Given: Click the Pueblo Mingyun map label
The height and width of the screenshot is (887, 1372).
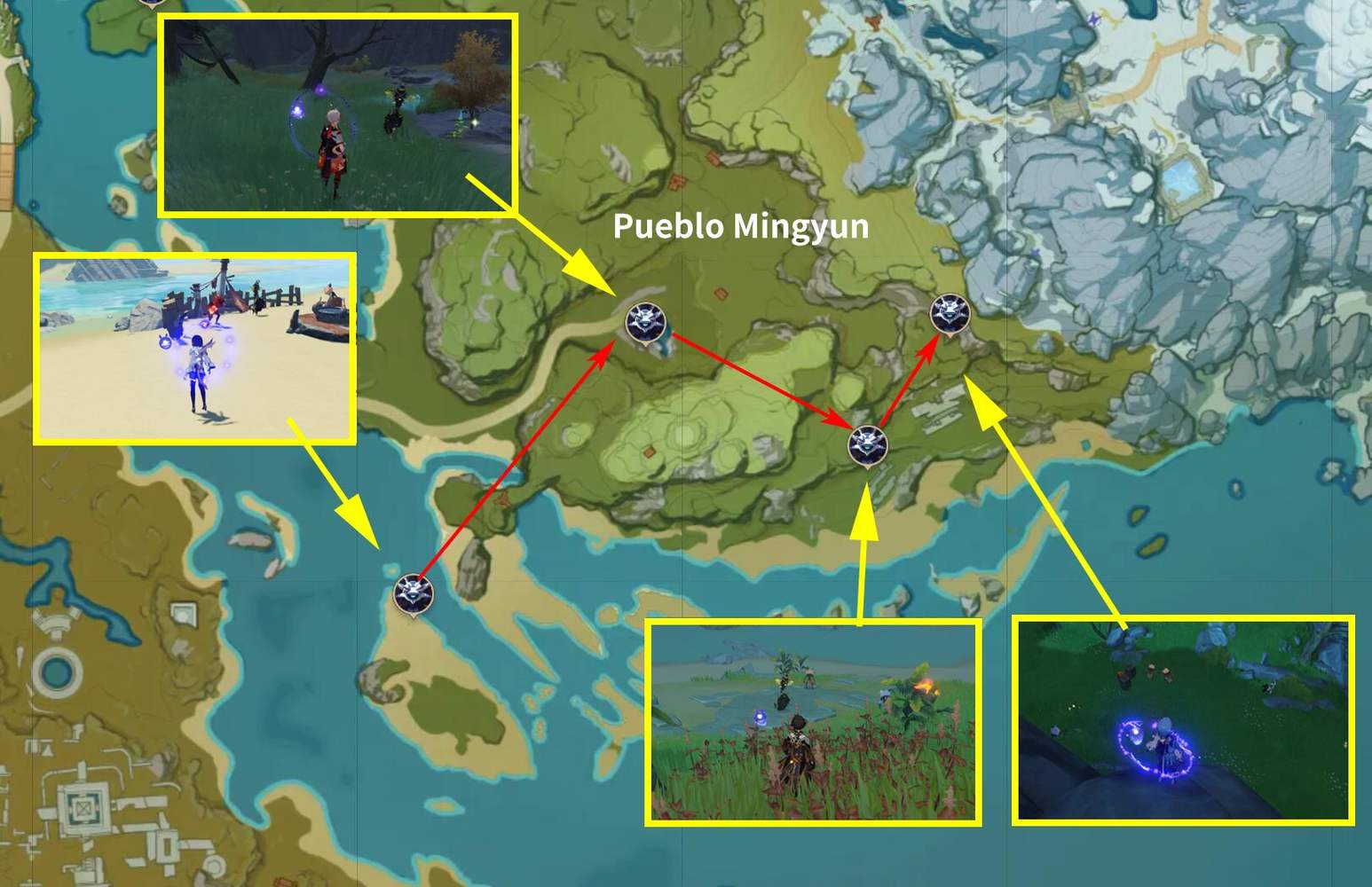Looking at the screenshot, I should click(739, 228).
